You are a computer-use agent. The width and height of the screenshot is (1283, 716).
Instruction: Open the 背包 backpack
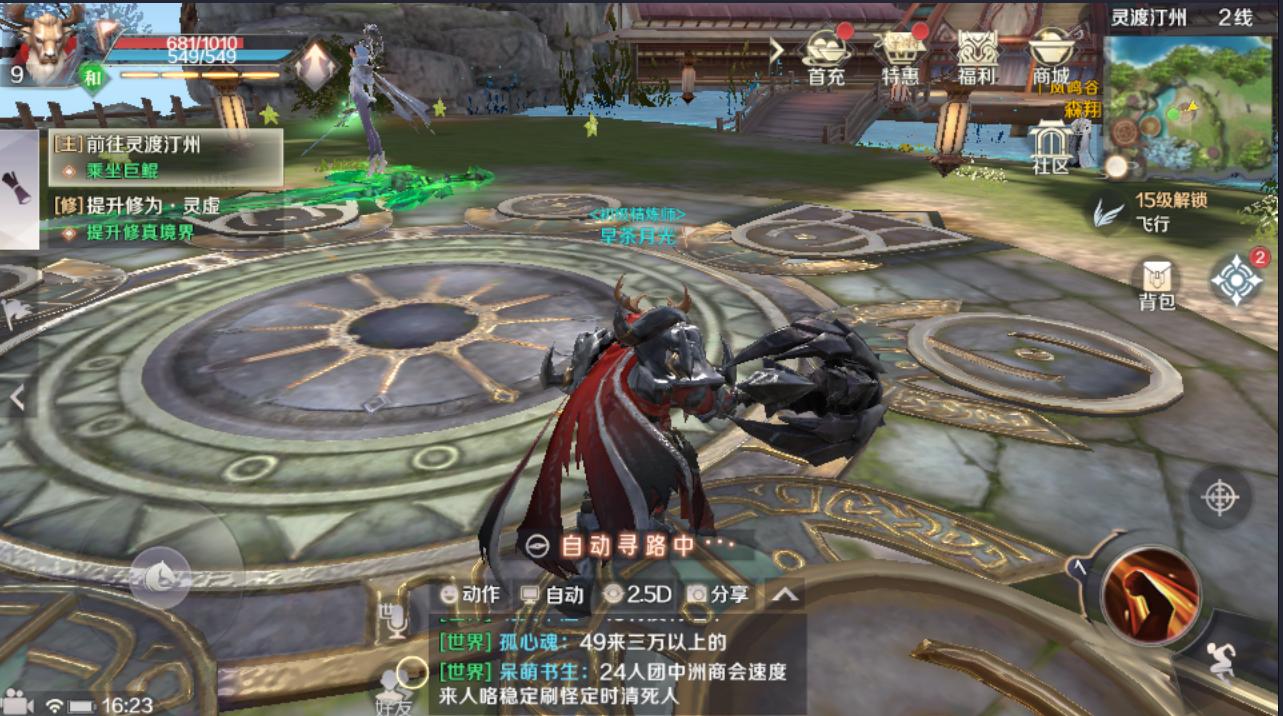1157,282
